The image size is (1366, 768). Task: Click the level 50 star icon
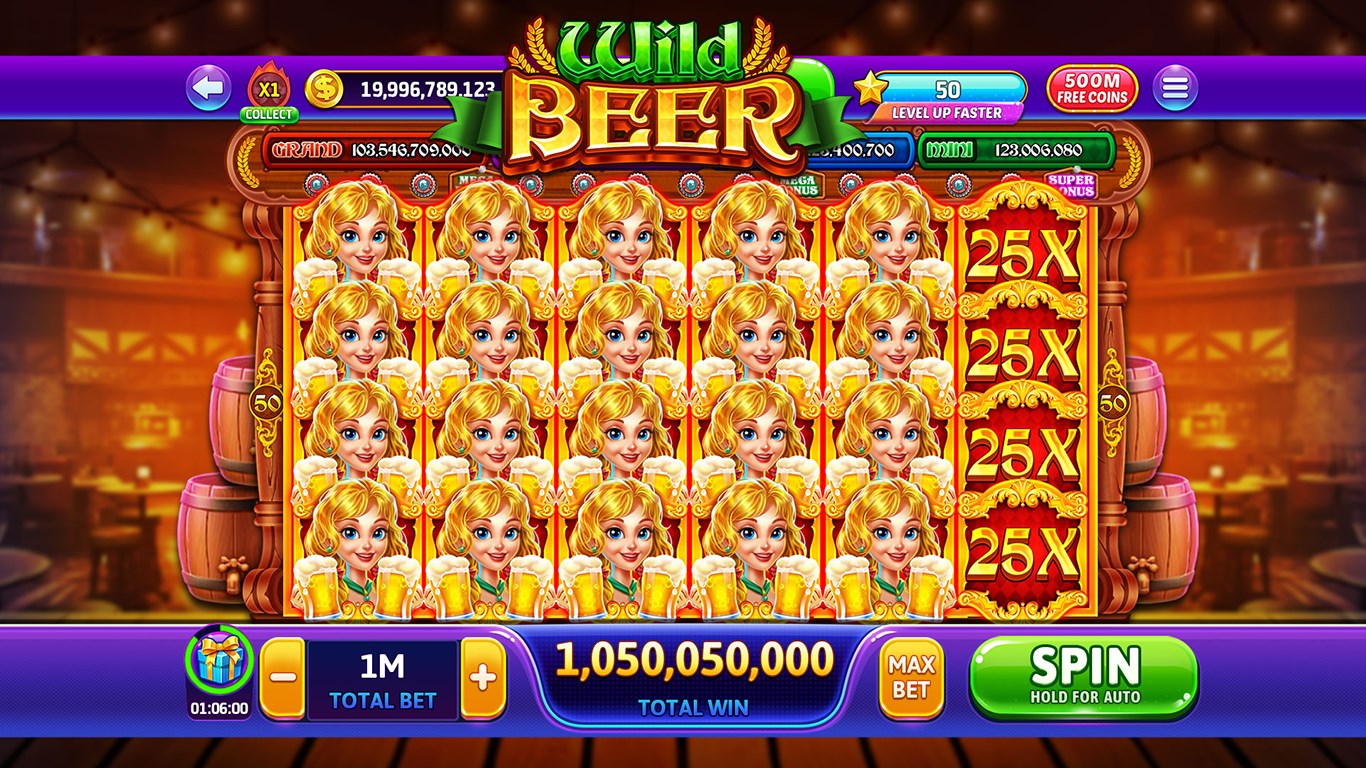click(x=874, y=88)
